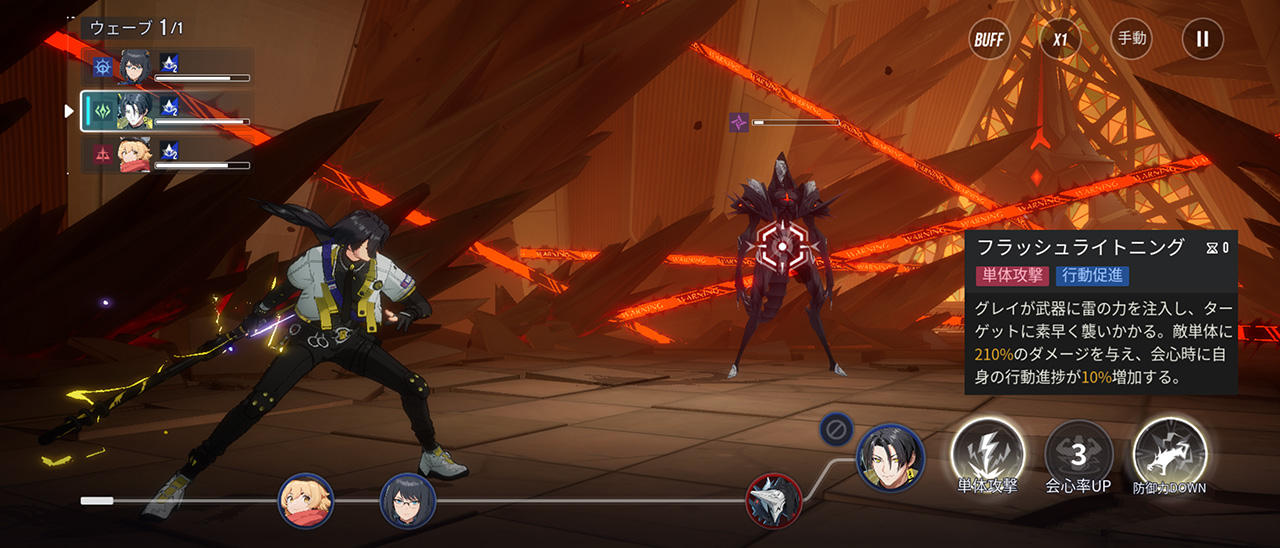Choose the highlighted active party member row
Screen dimensions: 1280x548
click(168, 110)
